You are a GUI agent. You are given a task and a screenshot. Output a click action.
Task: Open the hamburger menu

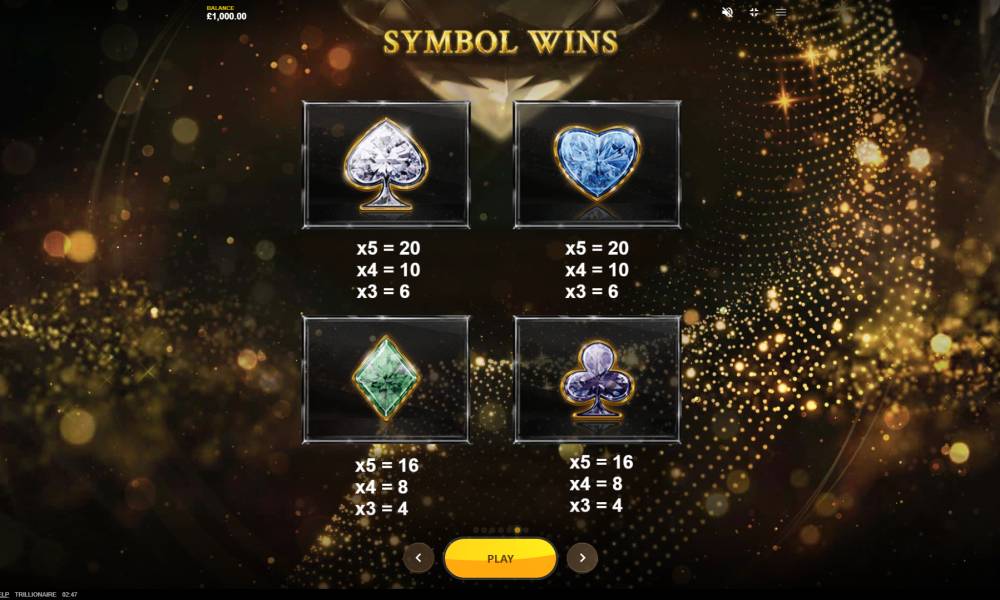click(781, 12)
